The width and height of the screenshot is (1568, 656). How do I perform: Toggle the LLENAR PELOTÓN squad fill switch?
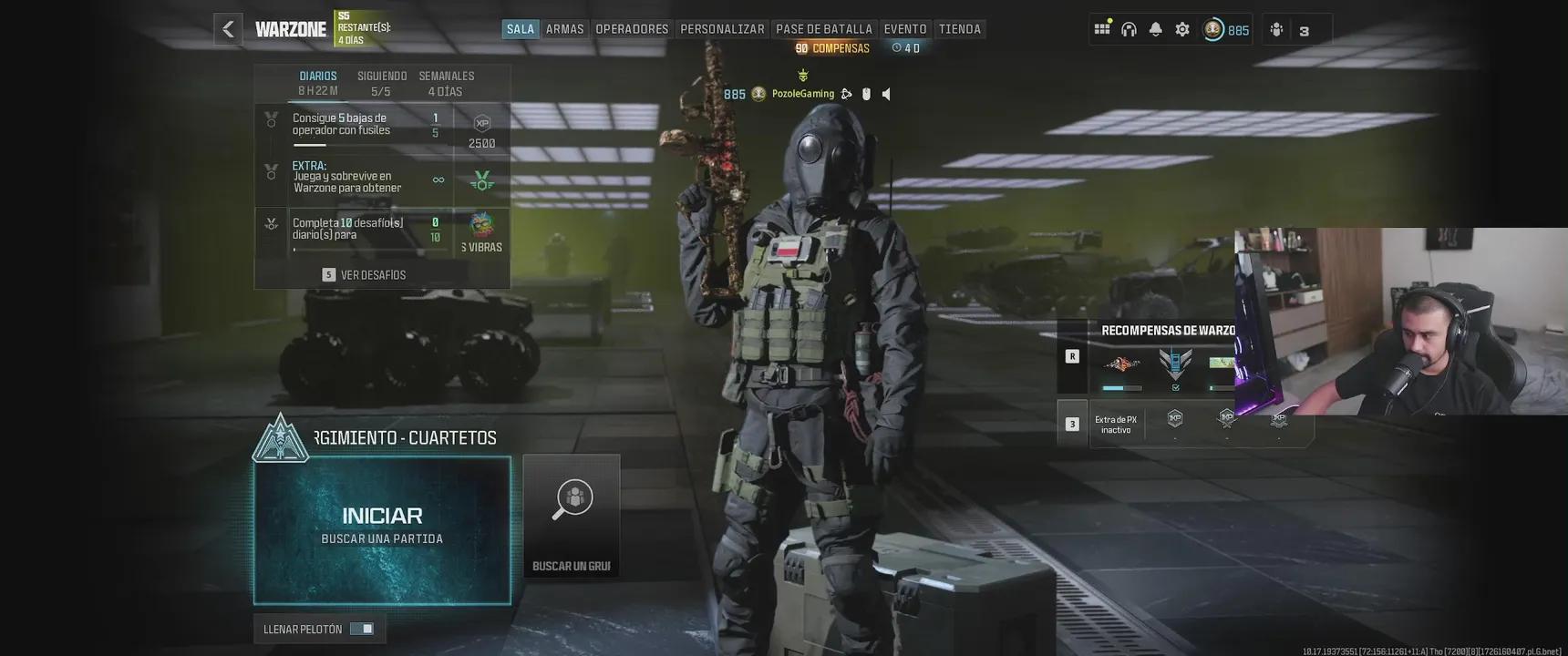[361, 629]
